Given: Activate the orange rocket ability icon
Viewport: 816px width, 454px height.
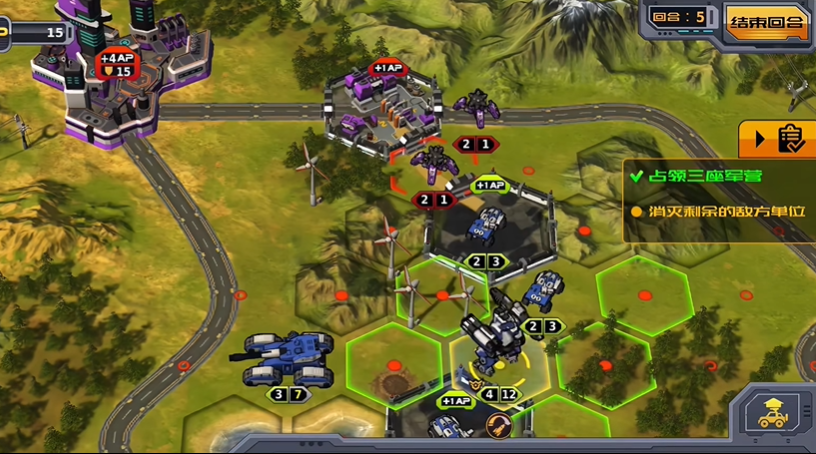Looking at the screenshot, I should point(496,425).
